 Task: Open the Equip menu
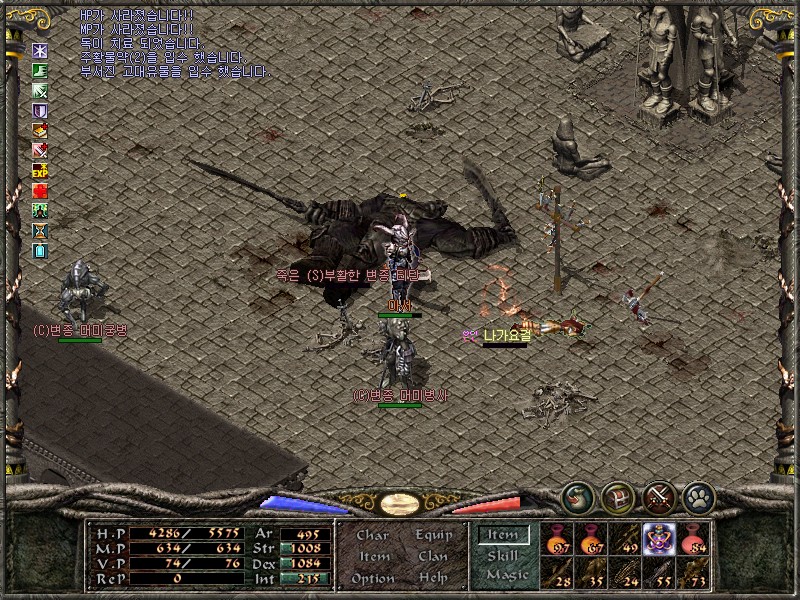433,535
